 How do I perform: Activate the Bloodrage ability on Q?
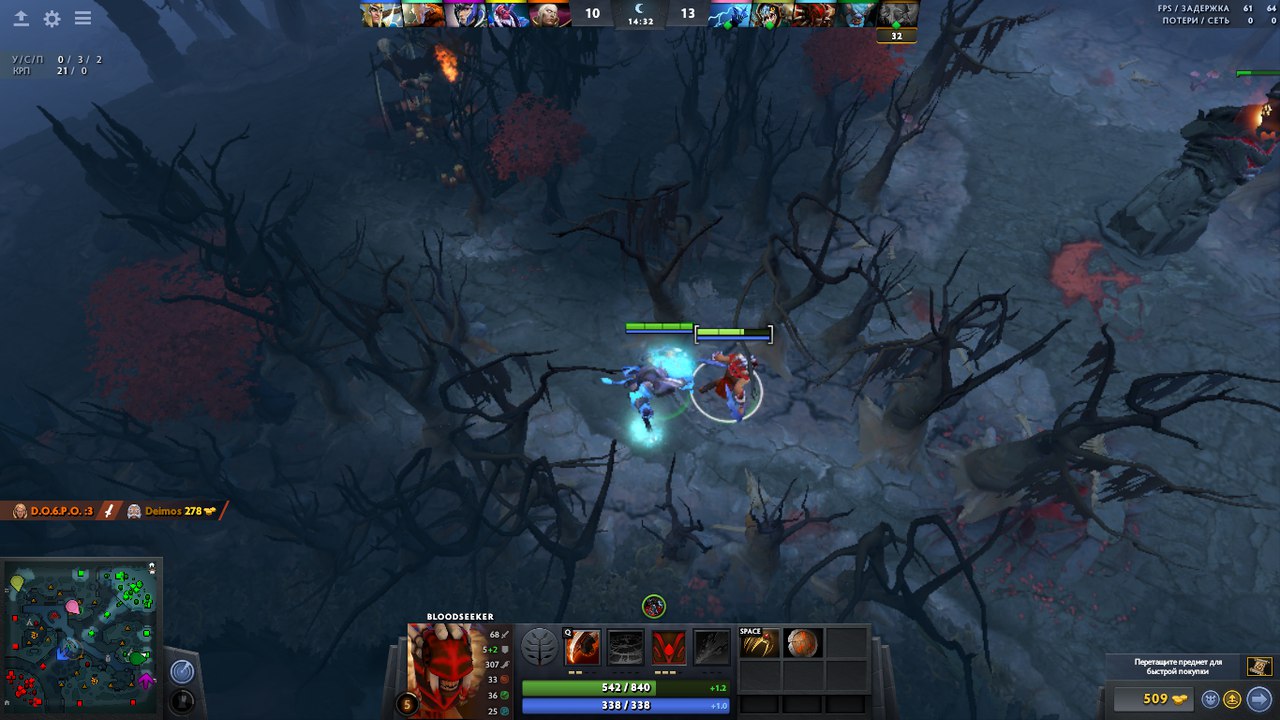(x=582, y=647)
